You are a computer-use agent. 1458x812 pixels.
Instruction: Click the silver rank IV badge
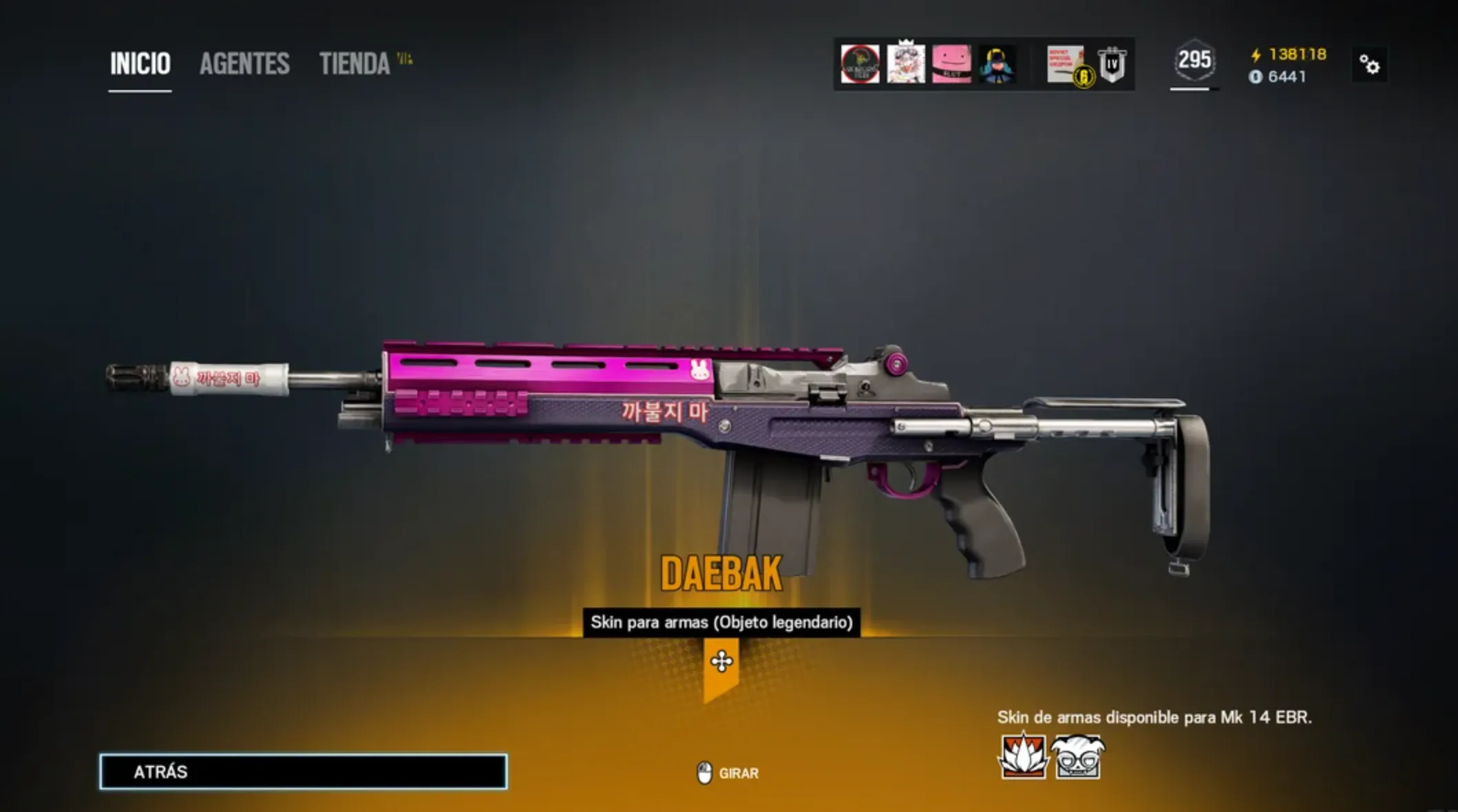click(x=1112, y=65)
